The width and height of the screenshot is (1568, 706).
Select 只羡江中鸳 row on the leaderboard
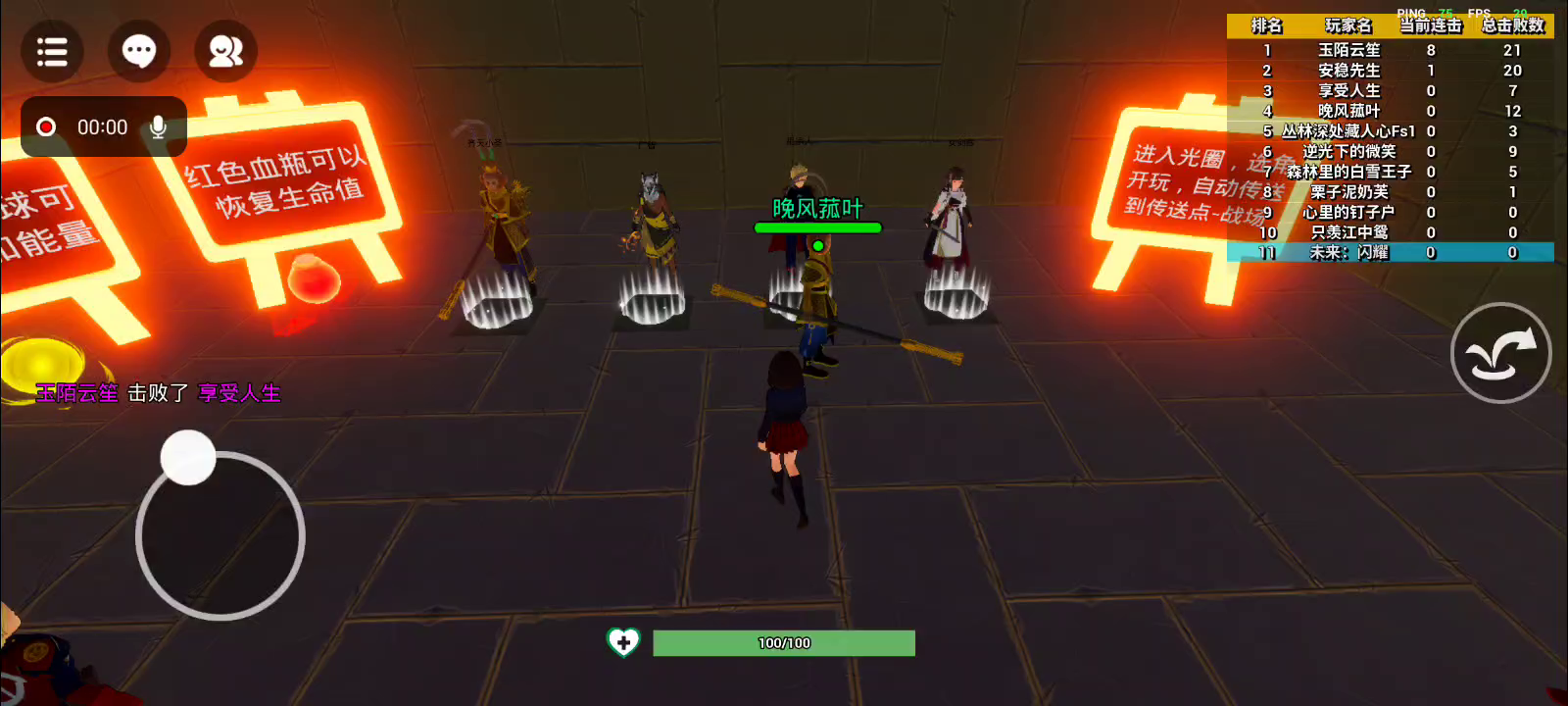pos(1390,232)
